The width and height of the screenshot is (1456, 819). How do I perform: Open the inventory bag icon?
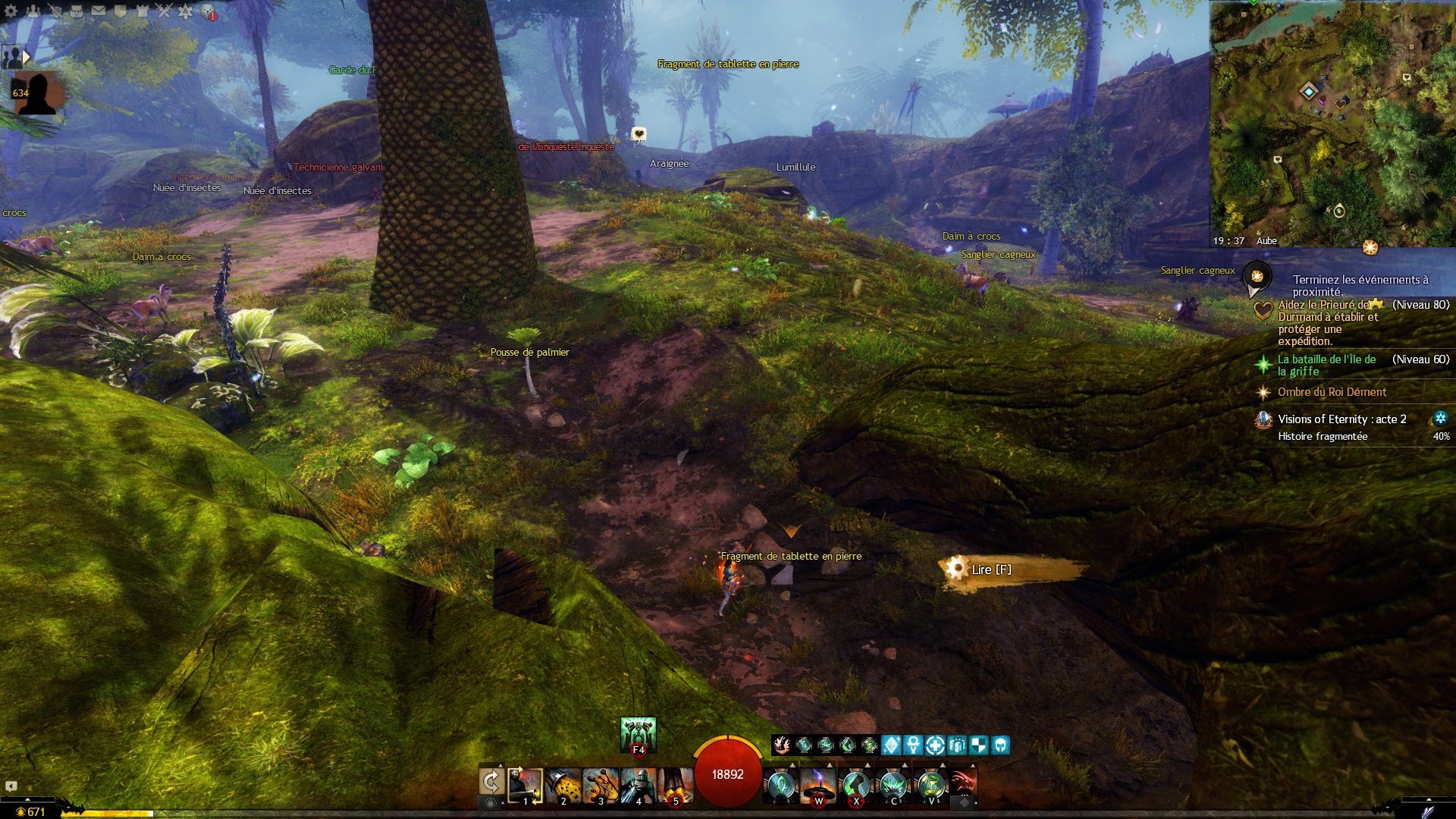pyautogui.click(x=77, y=11)
